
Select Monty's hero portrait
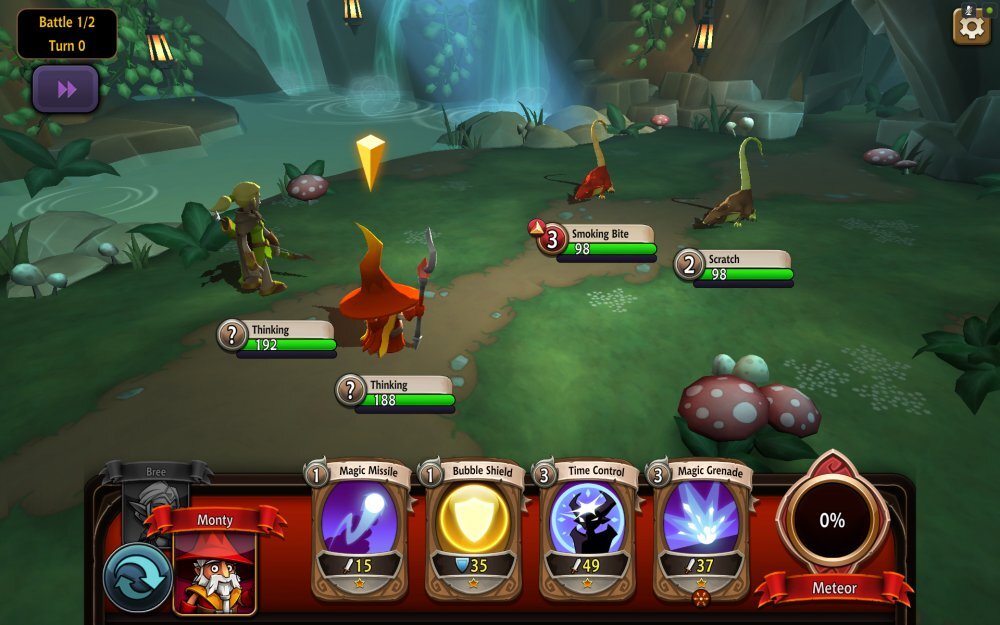(x=215, y=571)
